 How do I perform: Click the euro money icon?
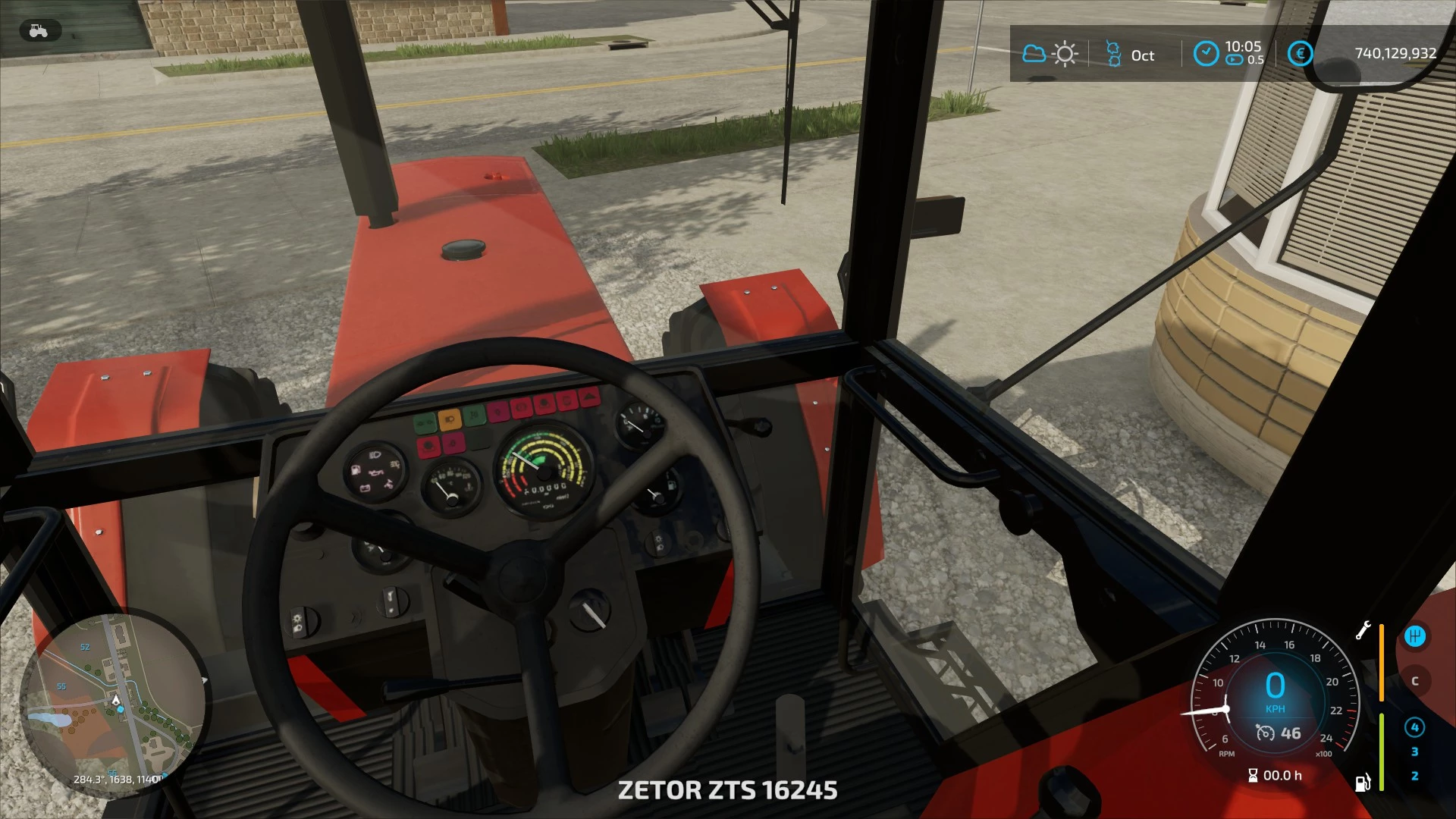point(1300,54)
